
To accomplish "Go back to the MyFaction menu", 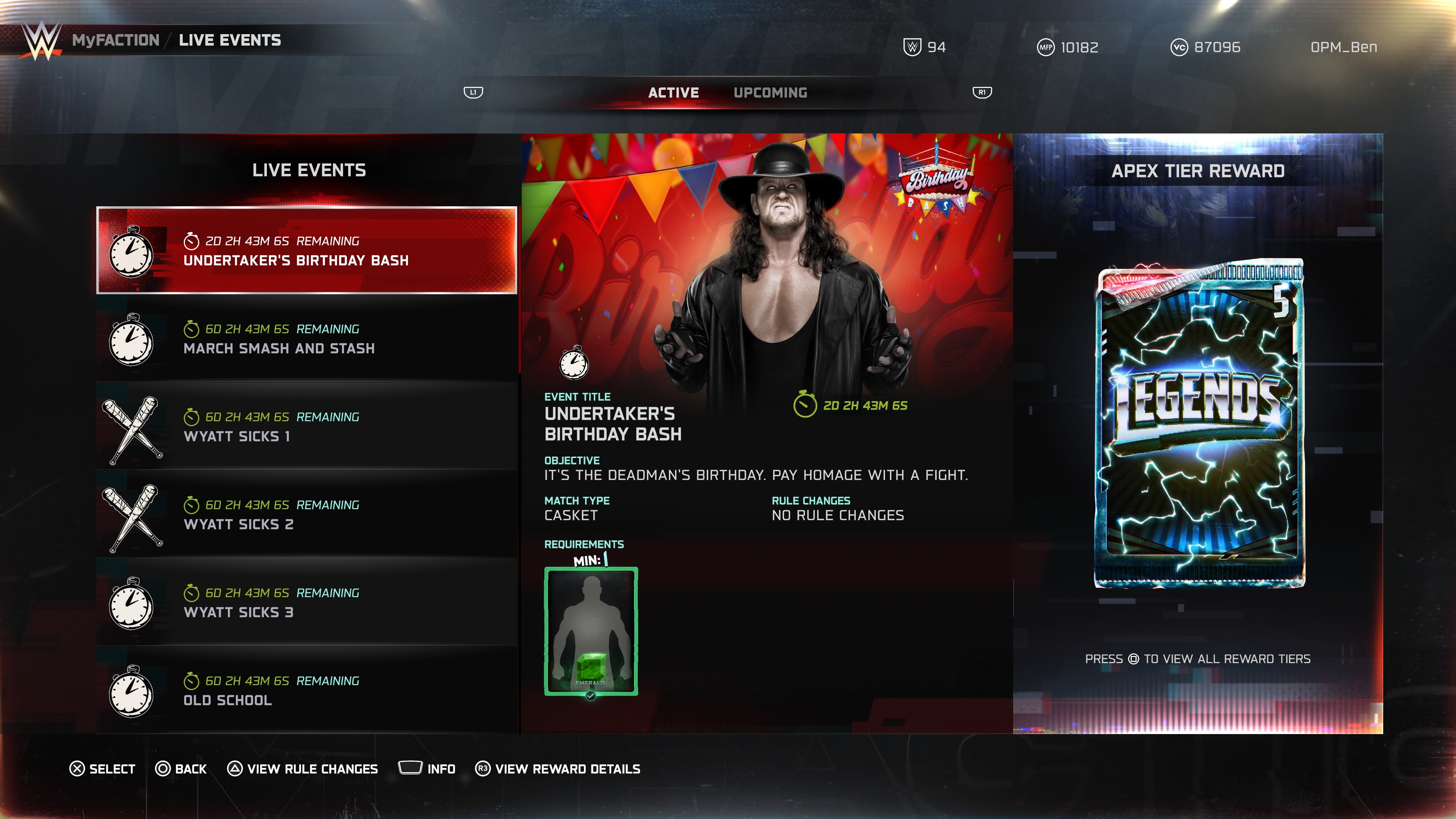I will tap(116, 40).
